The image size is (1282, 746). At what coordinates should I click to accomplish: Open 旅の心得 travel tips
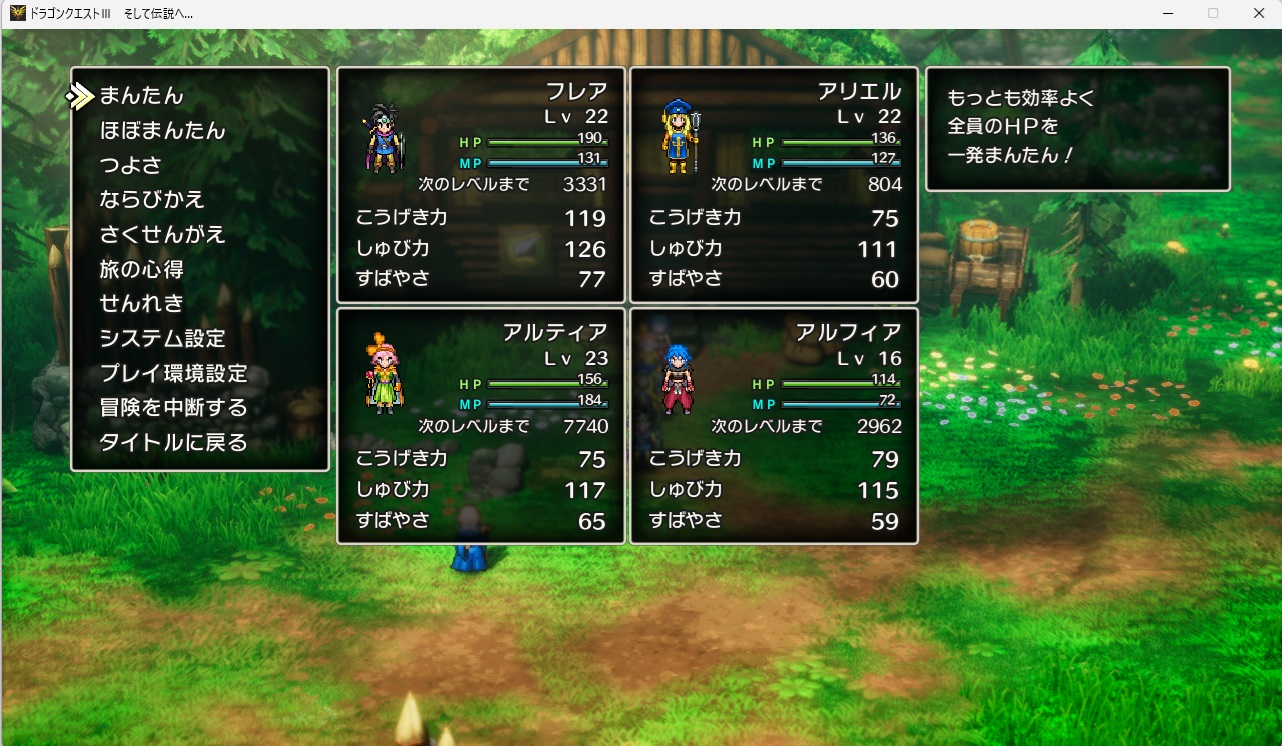coord(141,269)
